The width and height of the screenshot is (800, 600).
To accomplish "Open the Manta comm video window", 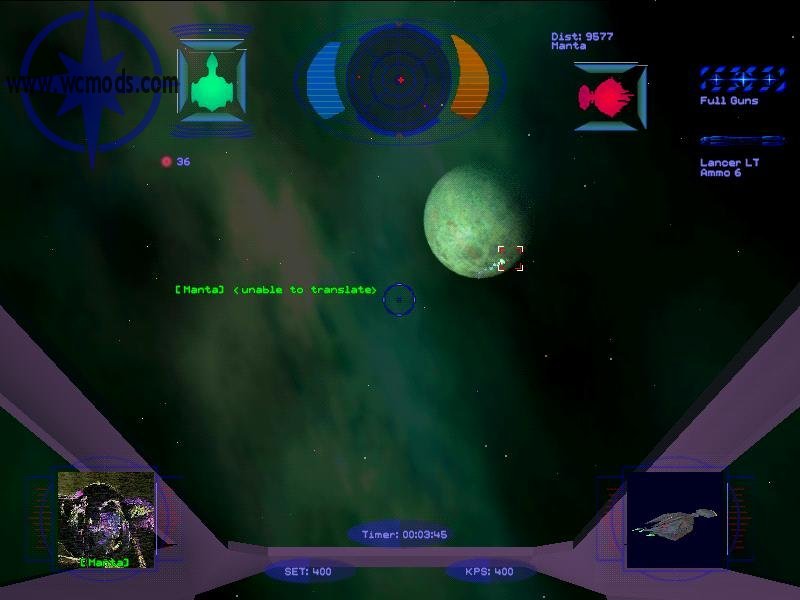I will 106,519.
